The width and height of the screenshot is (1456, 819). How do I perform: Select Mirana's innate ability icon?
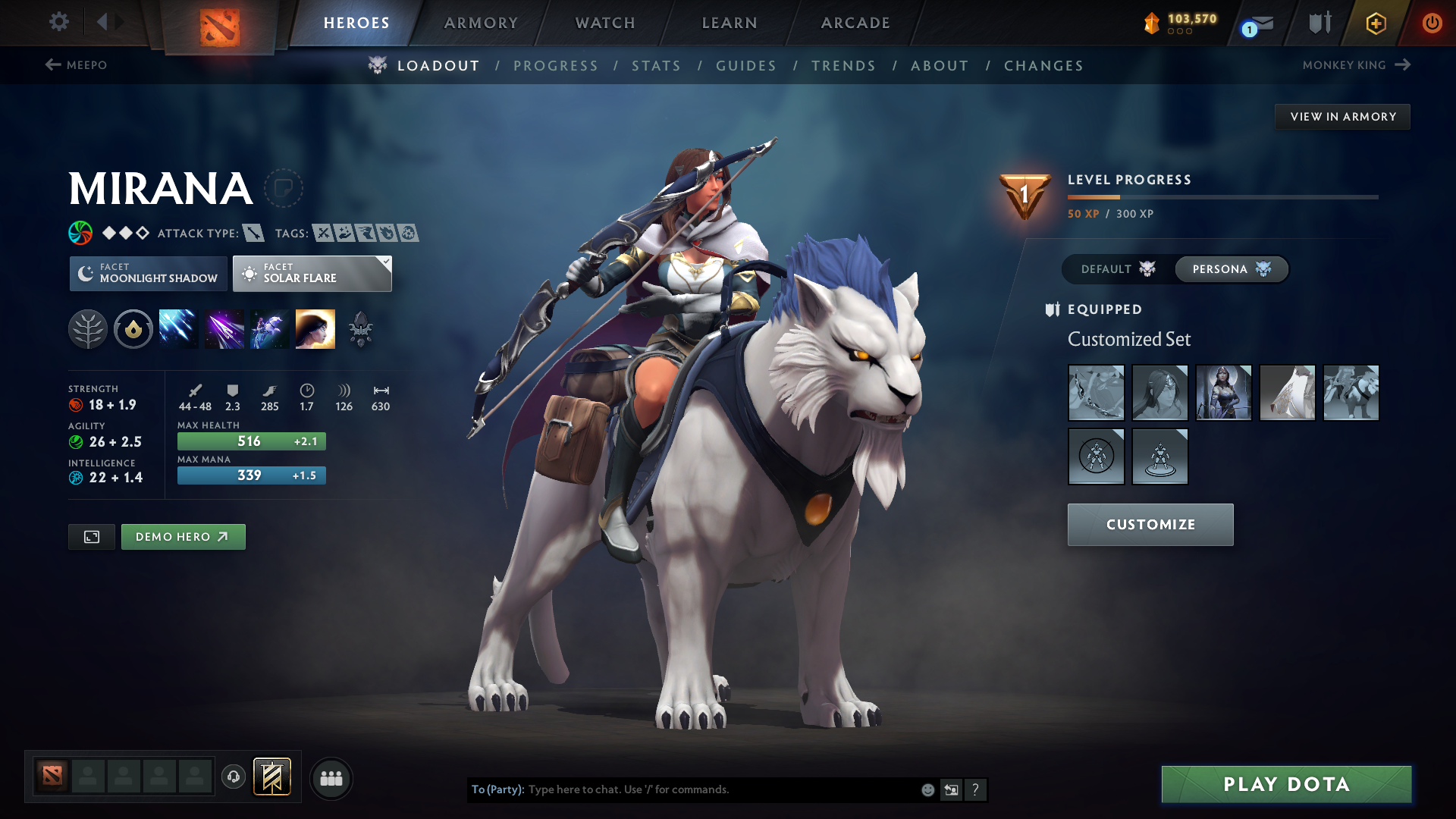tap(88, 328)
